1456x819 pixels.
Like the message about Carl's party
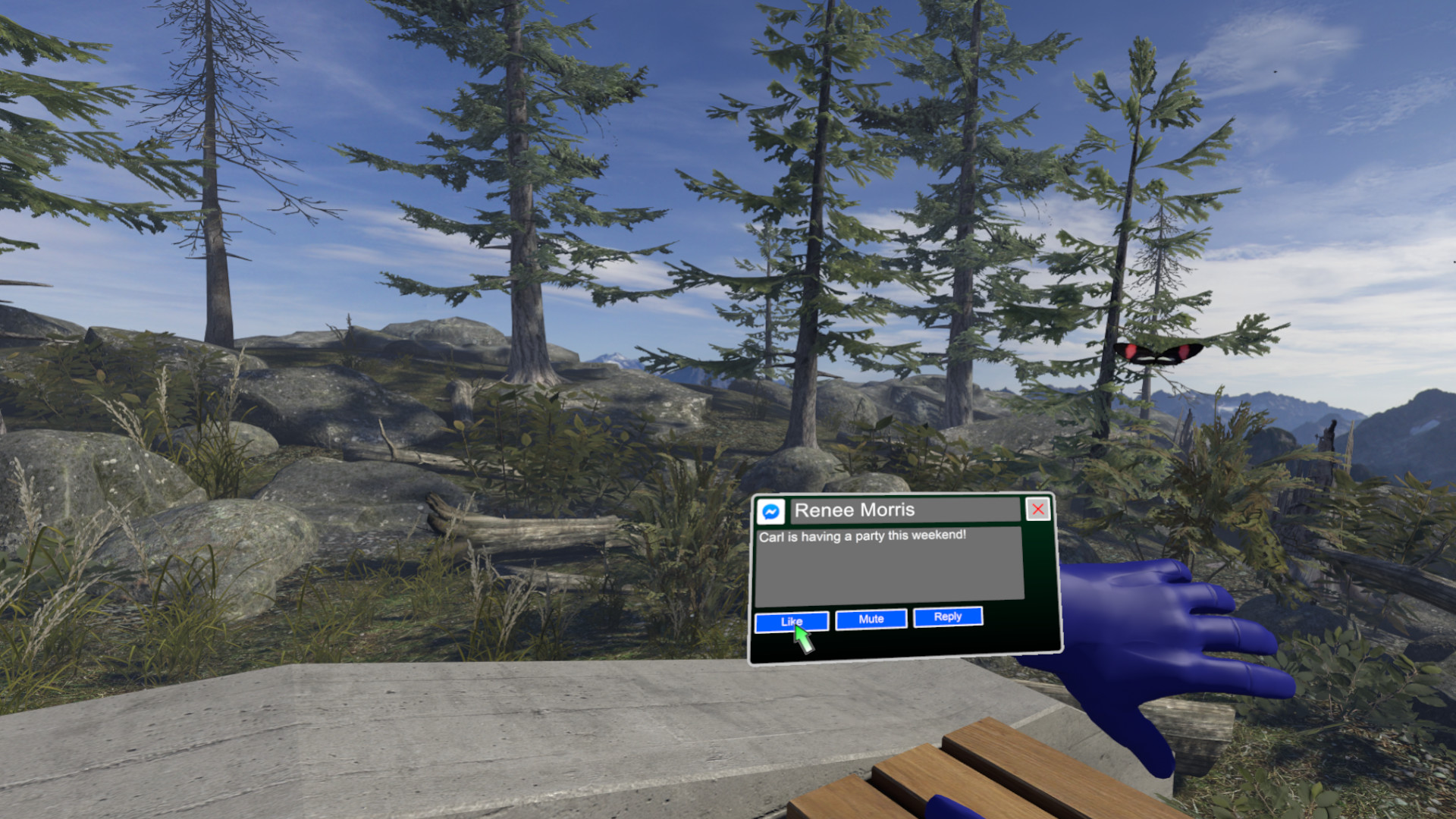click(792, 621)
